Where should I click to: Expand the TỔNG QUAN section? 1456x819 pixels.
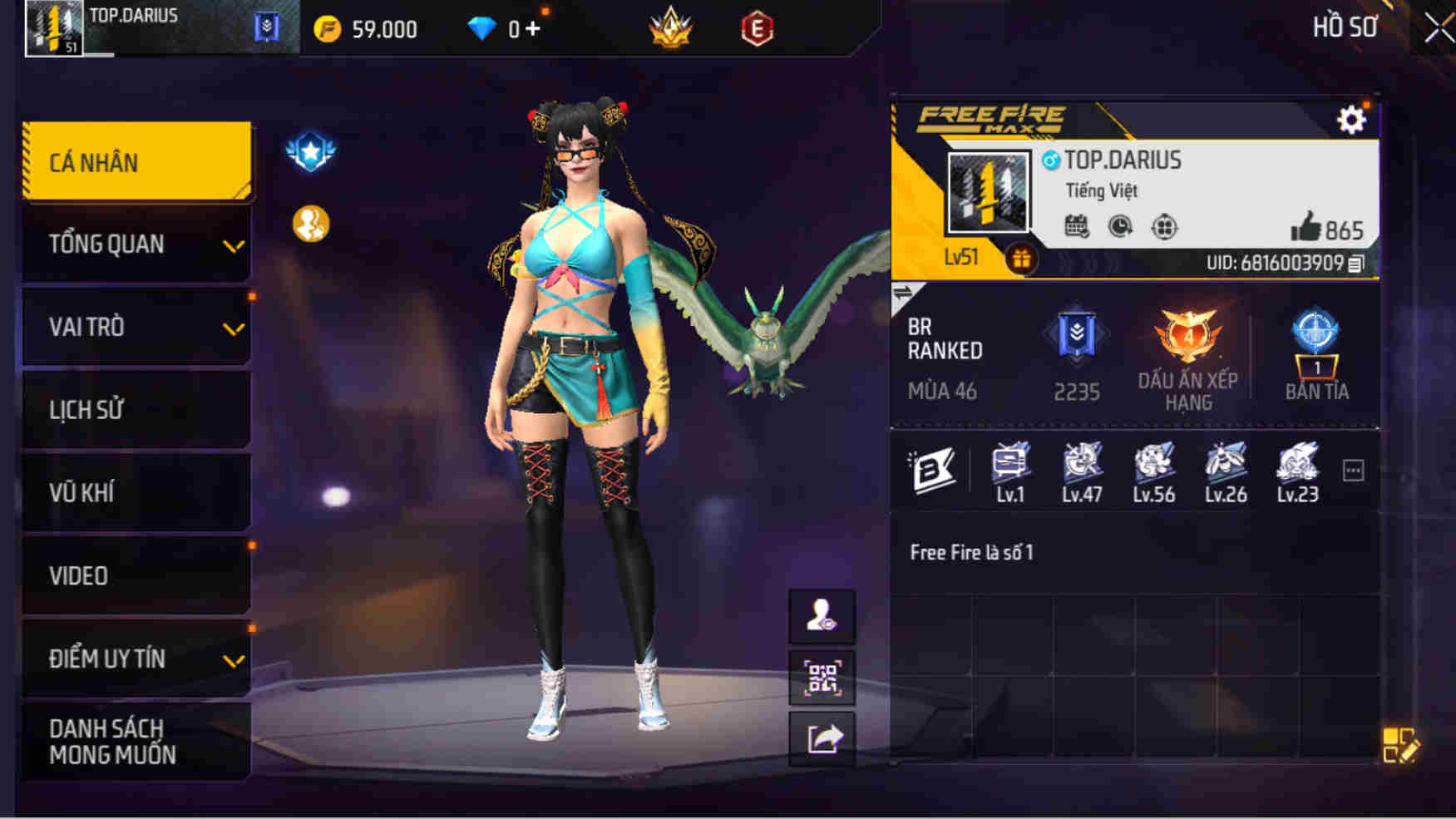pos(136,245)
